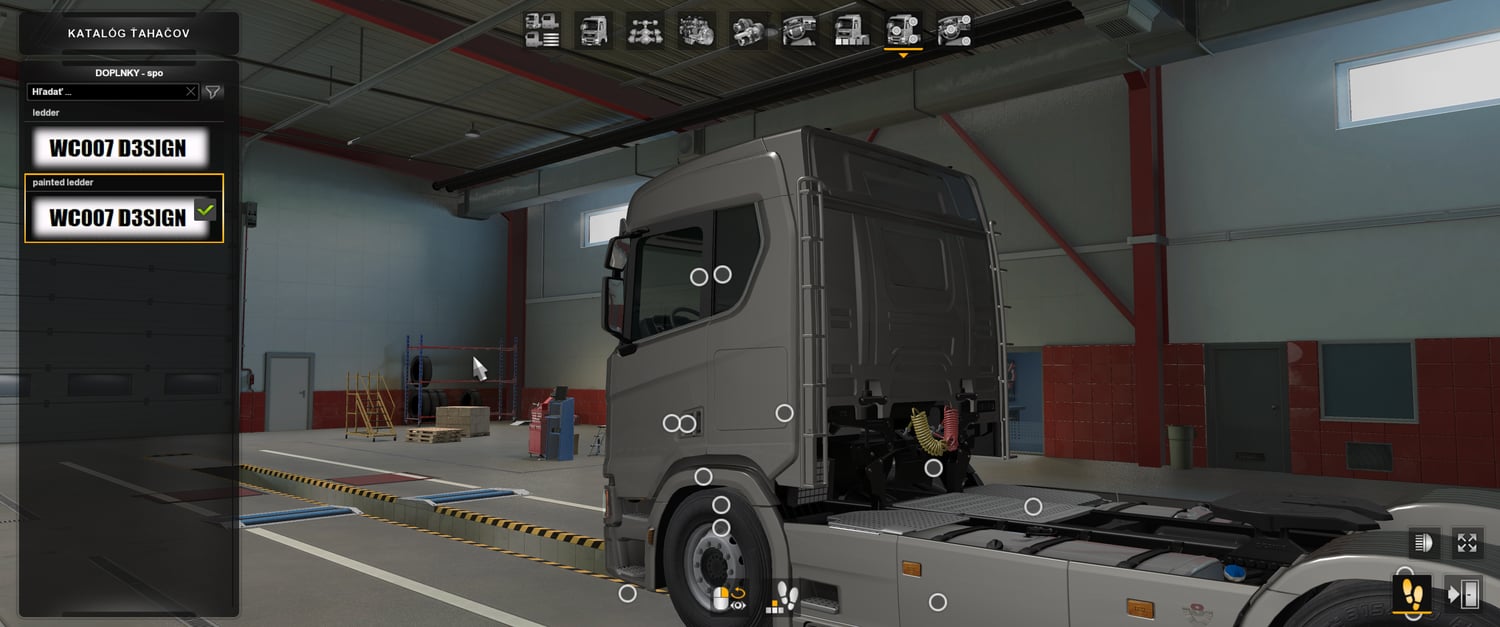Open the truck paint job tab
This screenshot has height=627, width=1500.
851,30
